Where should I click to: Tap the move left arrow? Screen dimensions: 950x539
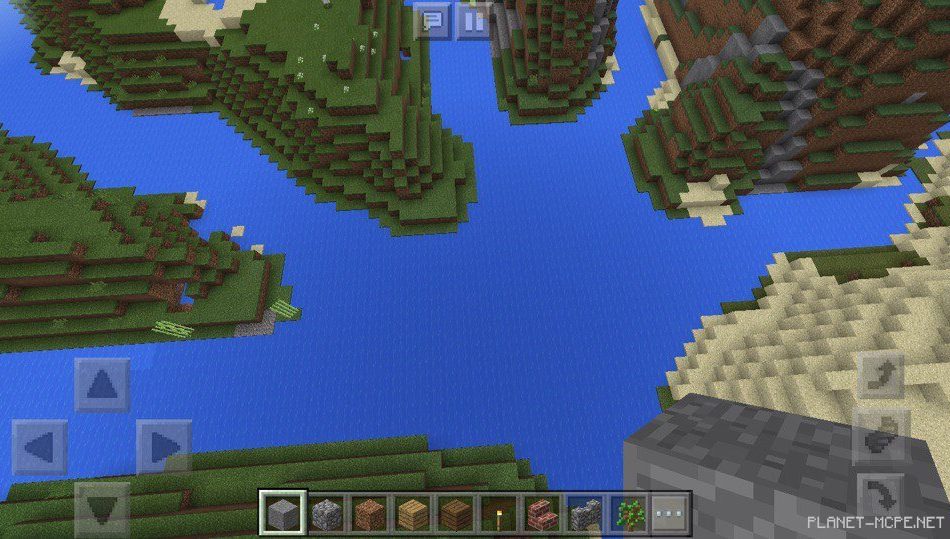coord(40,447)
